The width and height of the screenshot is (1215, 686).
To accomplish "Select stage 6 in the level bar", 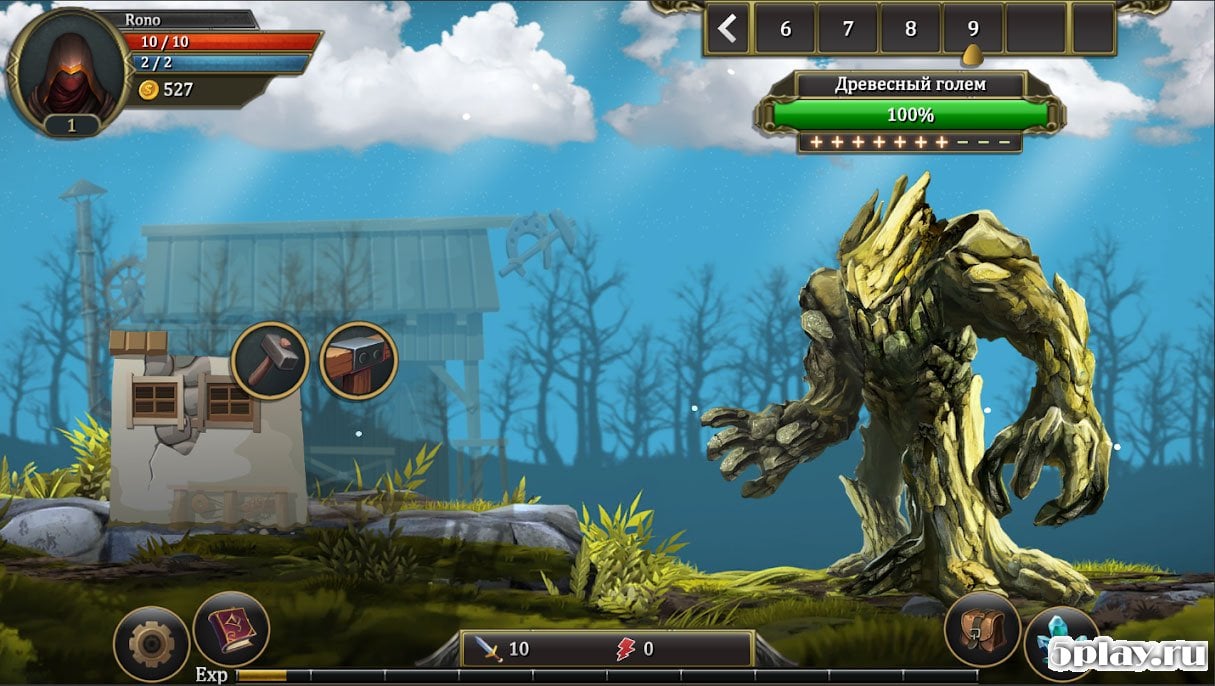I will click(x=785, y=29).
